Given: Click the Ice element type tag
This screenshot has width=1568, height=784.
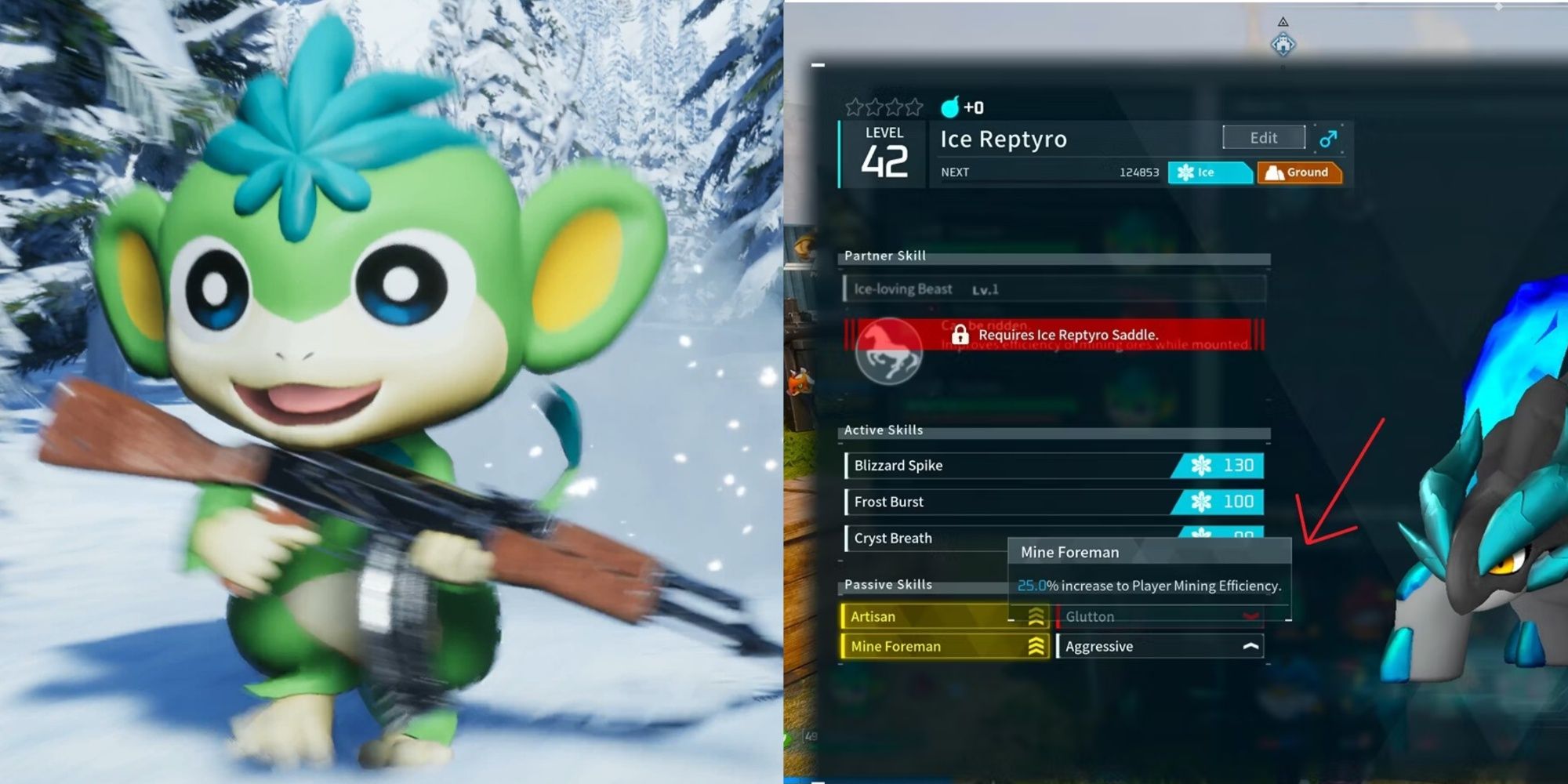Looking at the screenshot, I should point(1209,172).
